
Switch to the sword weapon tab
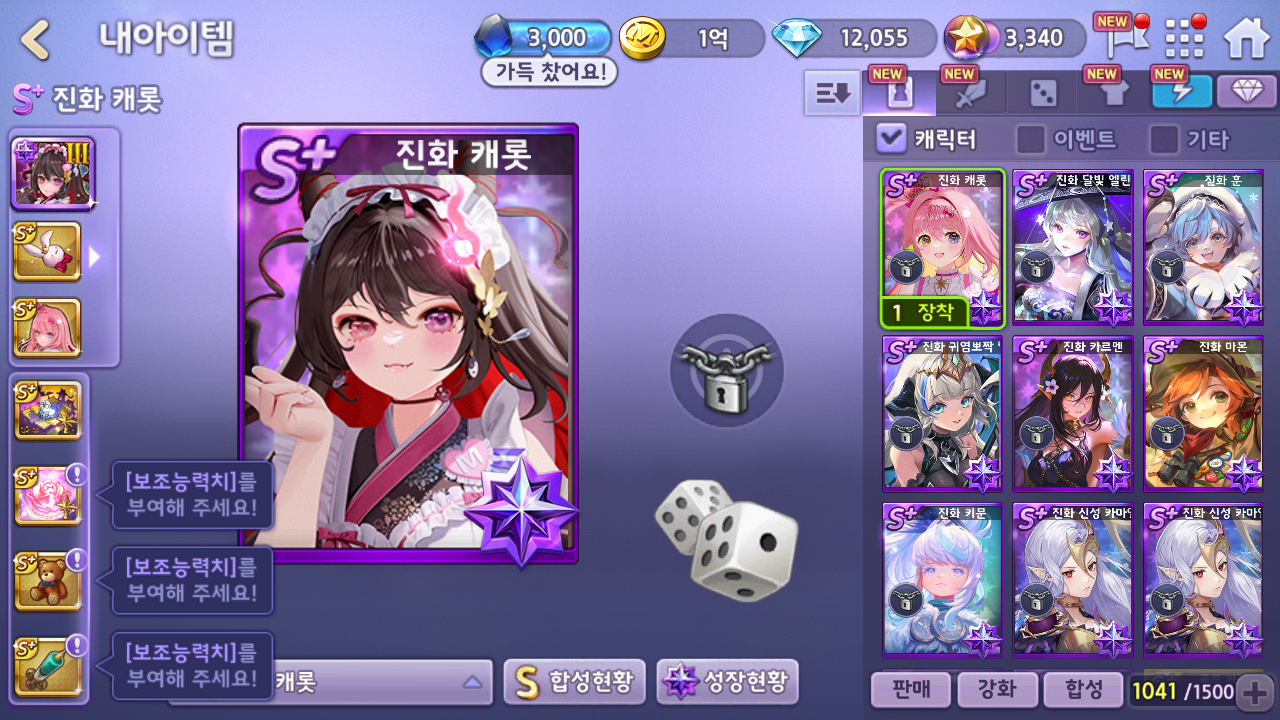click(971, 94)
